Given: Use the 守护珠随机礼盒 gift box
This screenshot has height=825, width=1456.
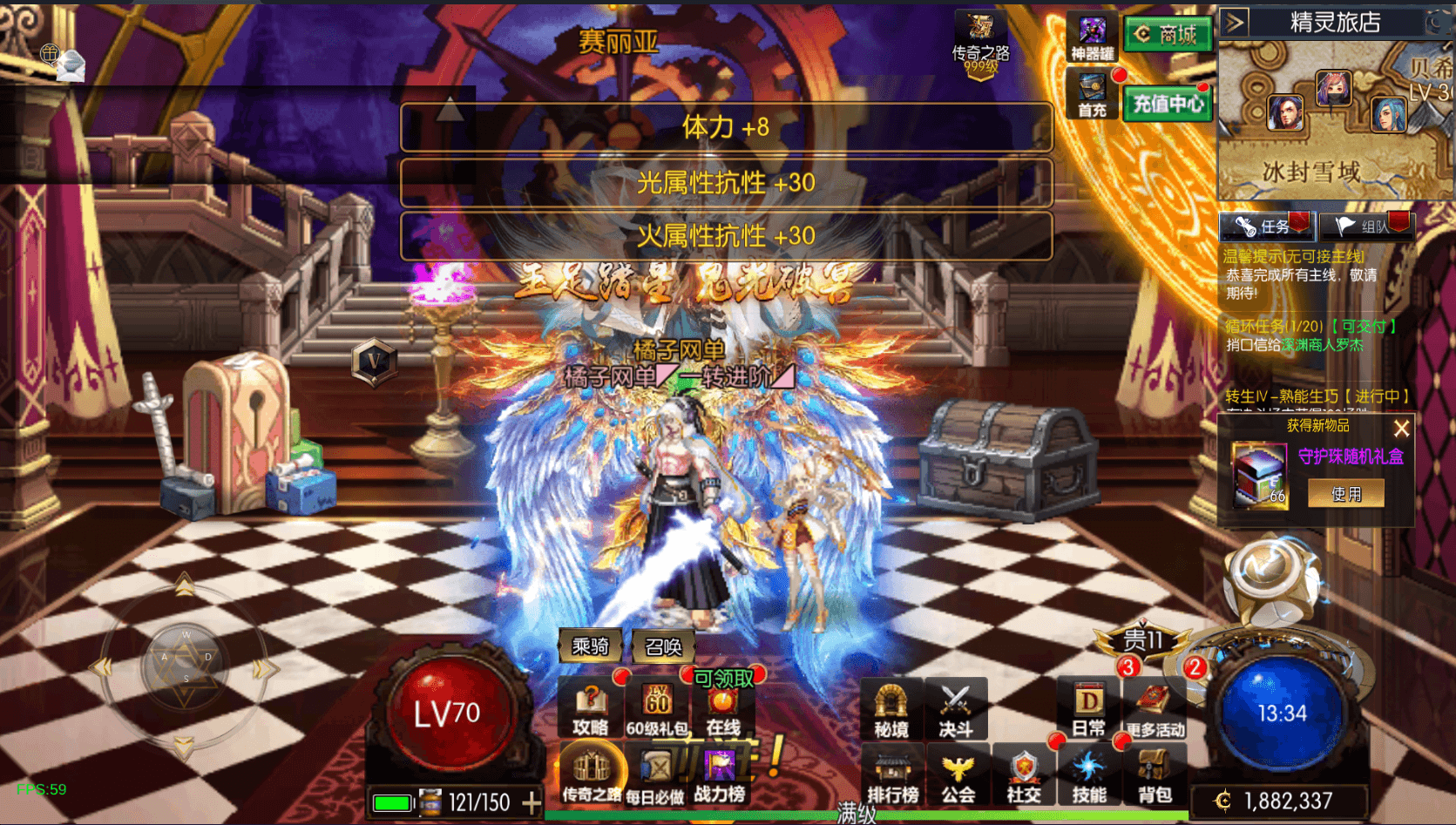Looking at the screenshot, I should (x=1345, y=494).
